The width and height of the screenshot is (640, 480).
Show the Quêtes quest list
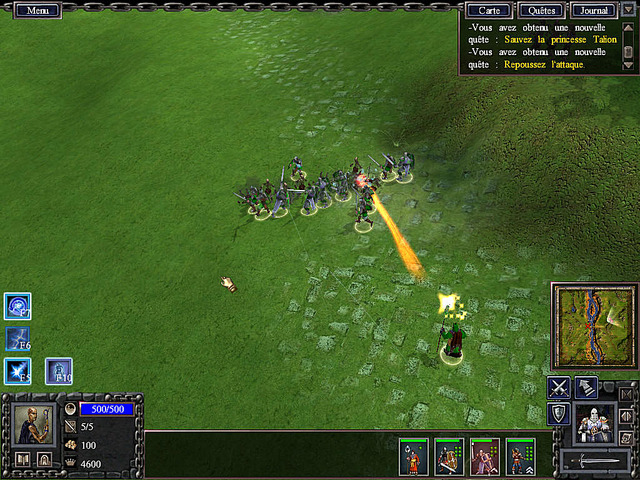click(x=543, y=10)
